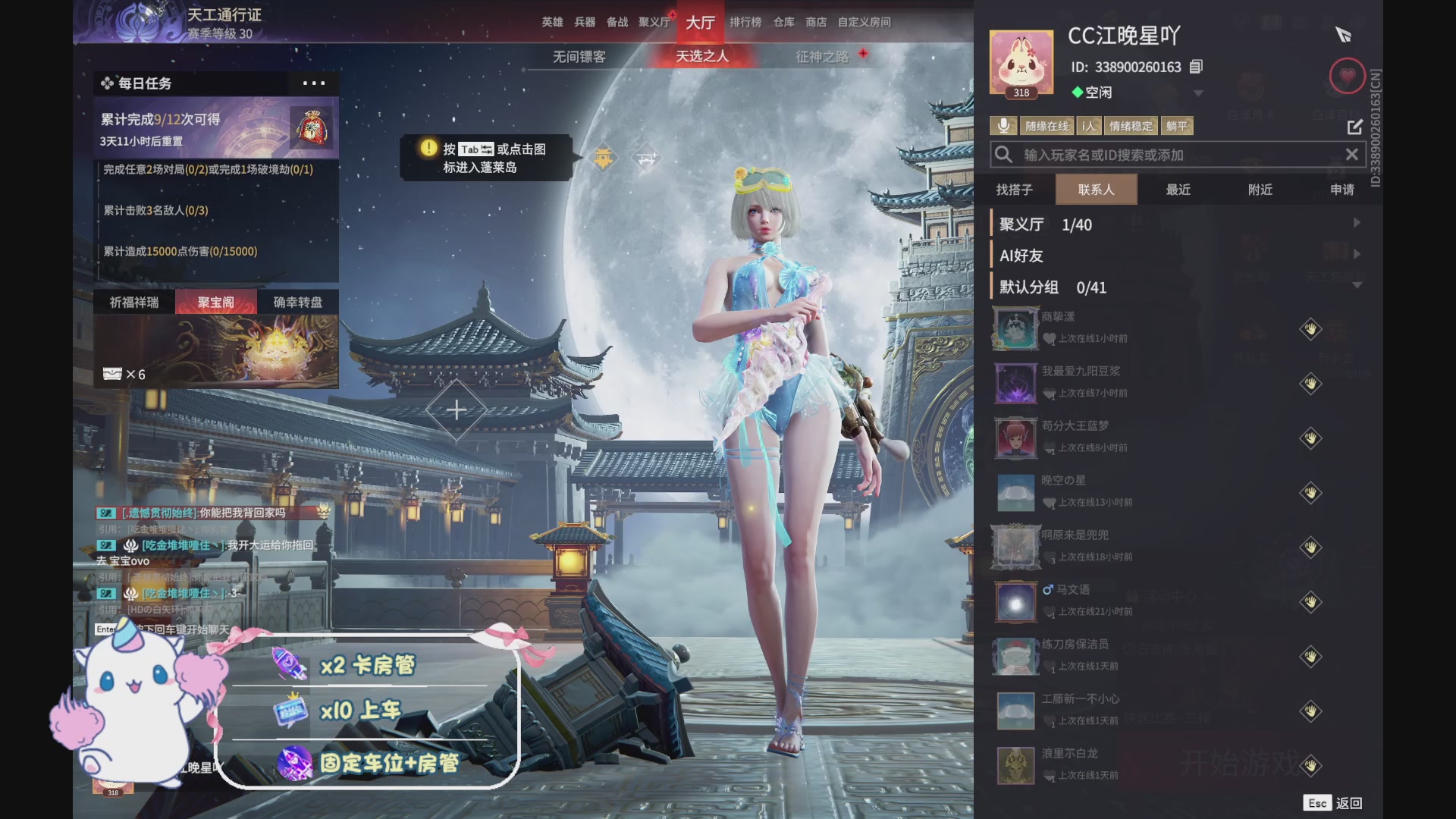The height and width of the screenshot is (819, 1456).
Task: Expand the 默认分组 0/41 group
Action: [1356, 284]
